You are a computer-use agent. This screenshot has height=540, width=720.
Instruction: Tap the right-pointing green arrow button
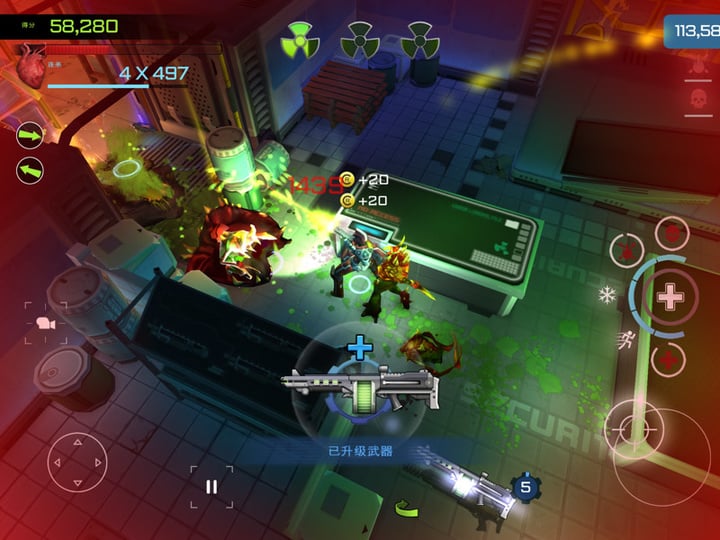pos(30,134)
